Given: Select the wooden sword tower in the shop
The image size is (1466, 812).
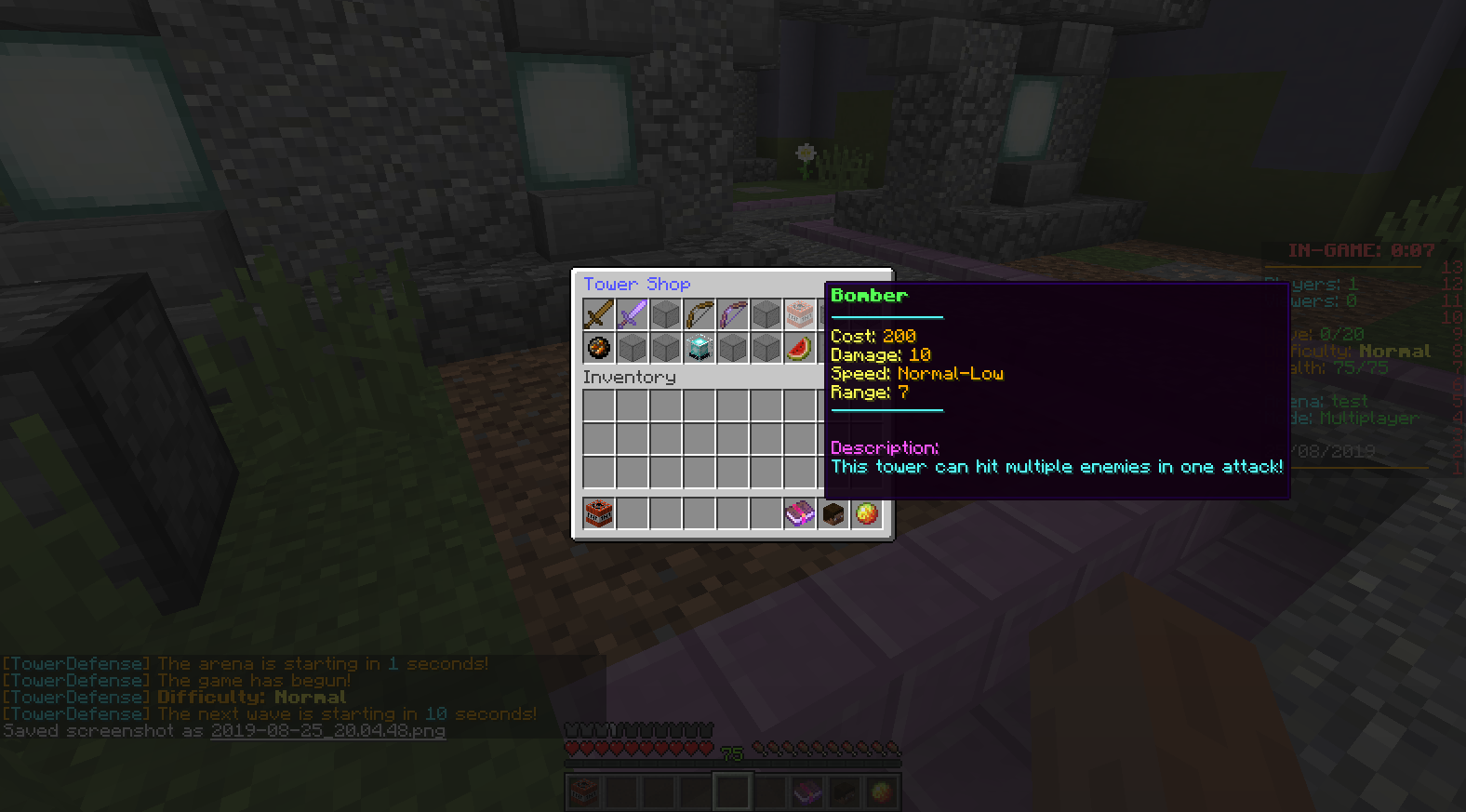Looking at the screenshot, I should click(598, 313).
